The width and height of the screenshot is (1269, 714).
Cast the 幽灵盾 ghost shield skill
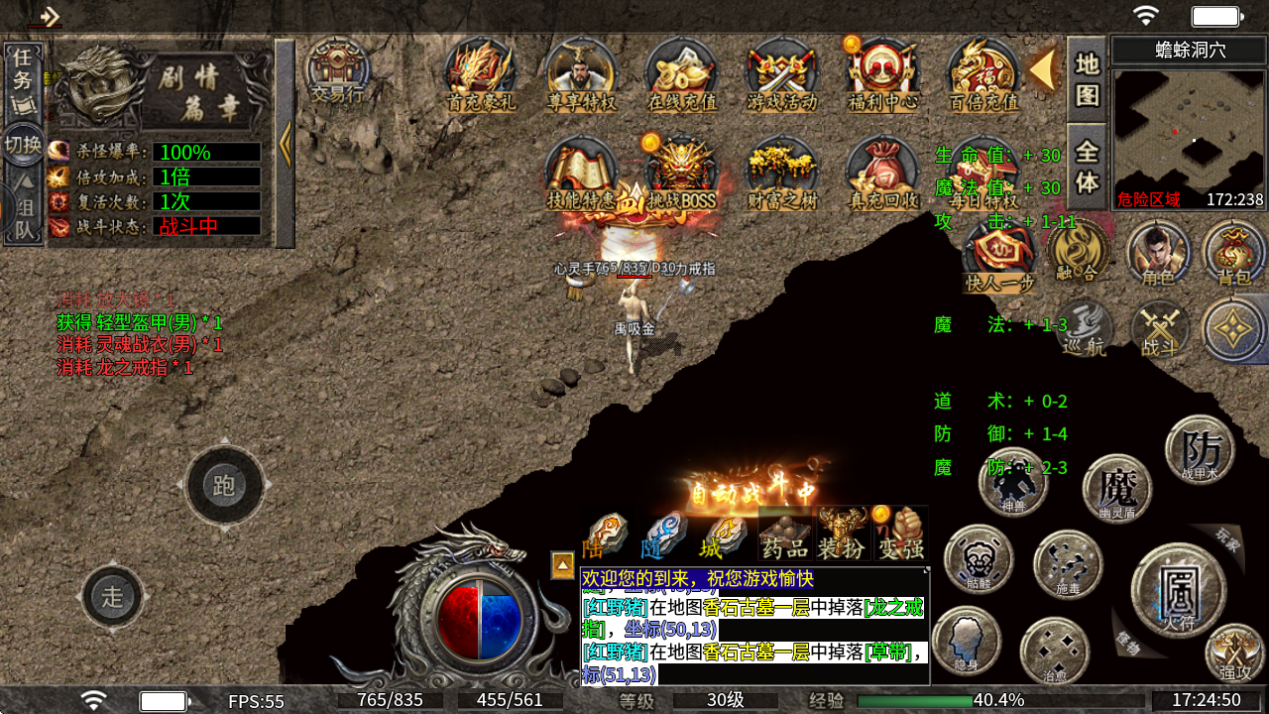(x=1117, y=489)
